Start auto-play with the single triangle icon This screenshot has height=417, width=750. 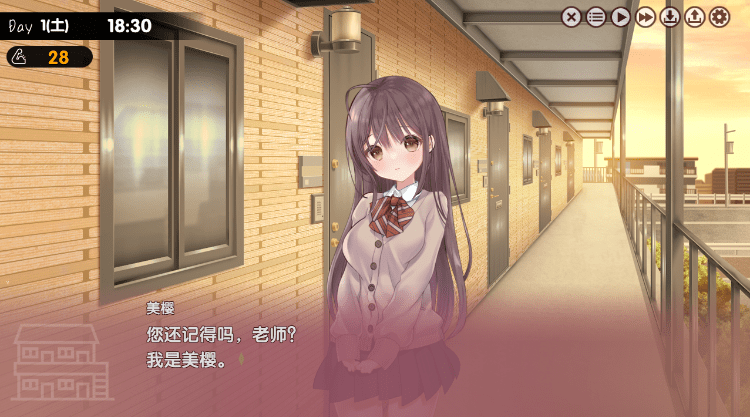point(621,16)
